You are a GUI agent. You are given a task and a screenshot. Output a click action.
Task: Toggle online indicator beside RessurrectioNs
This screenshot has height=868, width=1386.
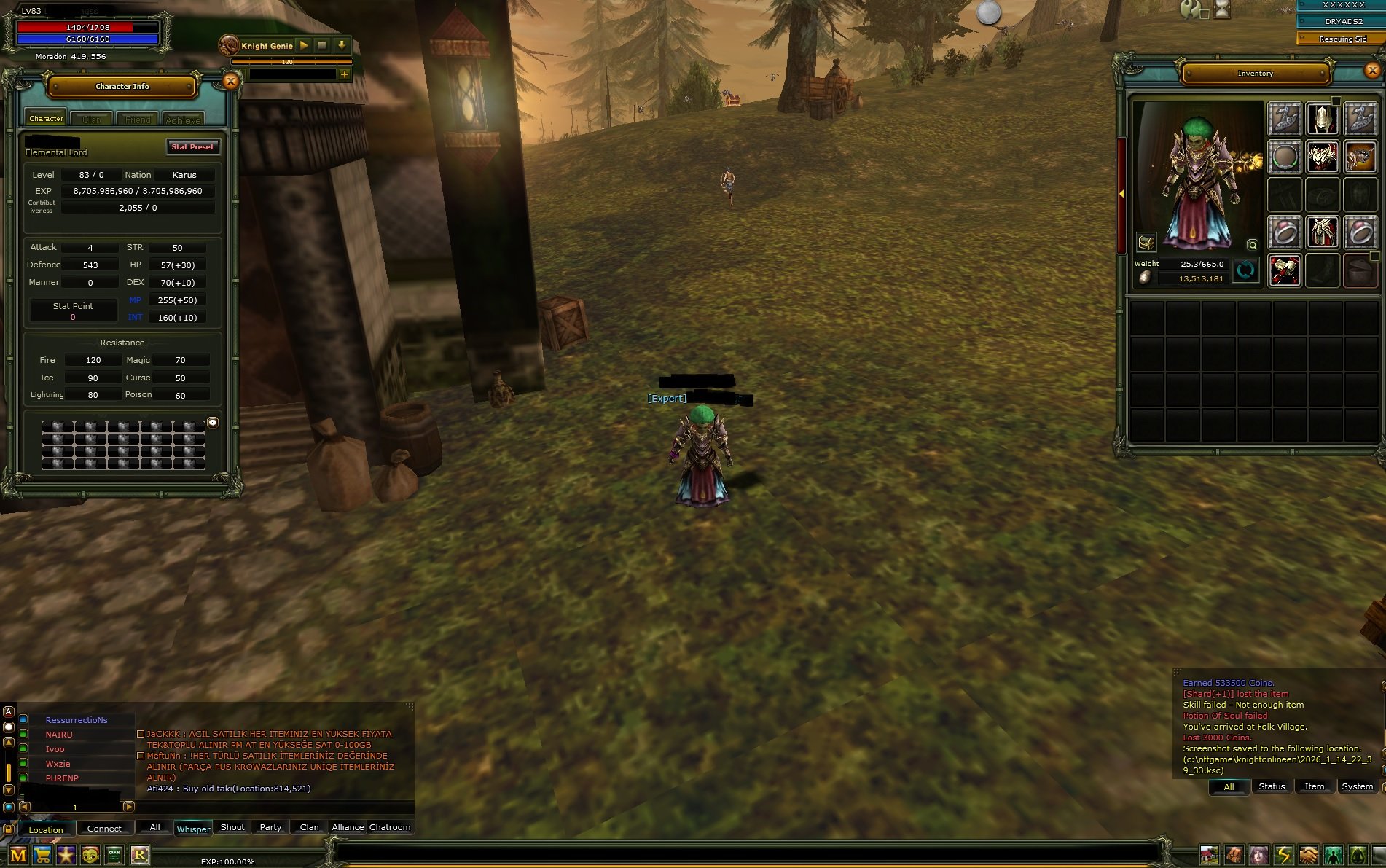click(22, 720)
